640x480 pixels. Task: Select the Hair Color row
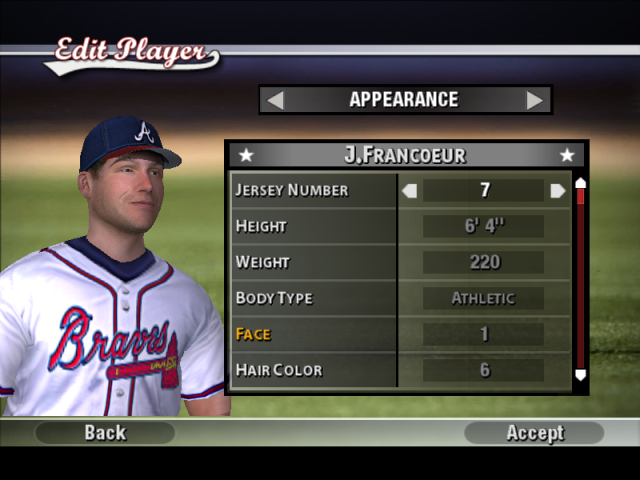(x=314, y=370)
